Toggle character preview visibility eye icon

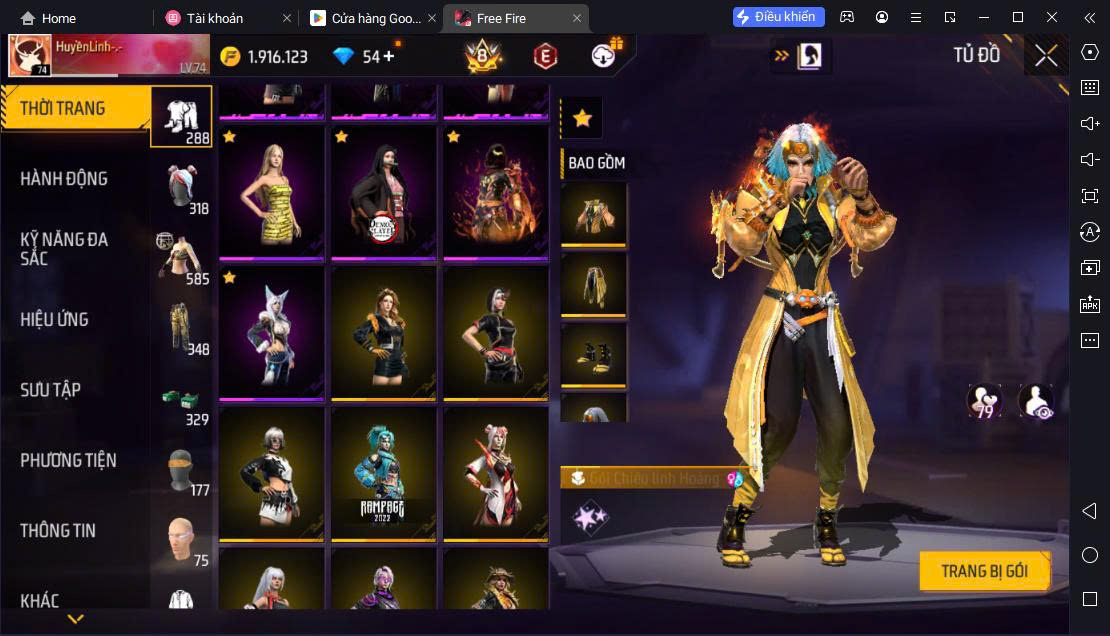(x=1035, y=401)
